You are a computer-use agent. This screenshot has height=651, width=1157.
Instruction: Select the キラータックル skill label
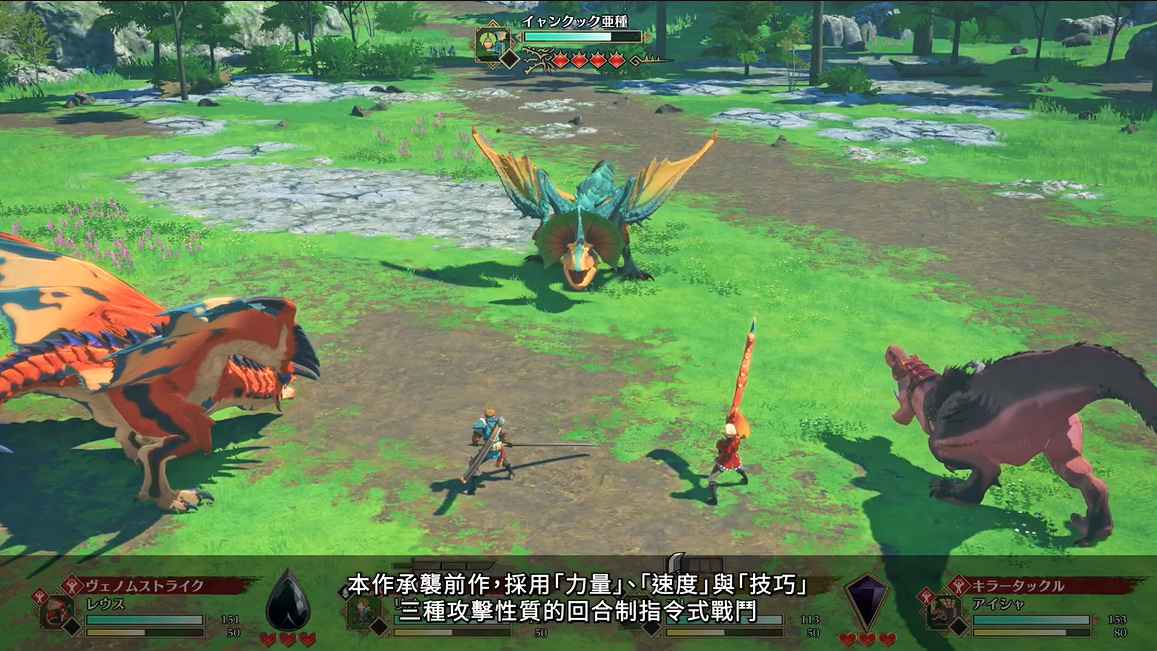click(1018, 586)
